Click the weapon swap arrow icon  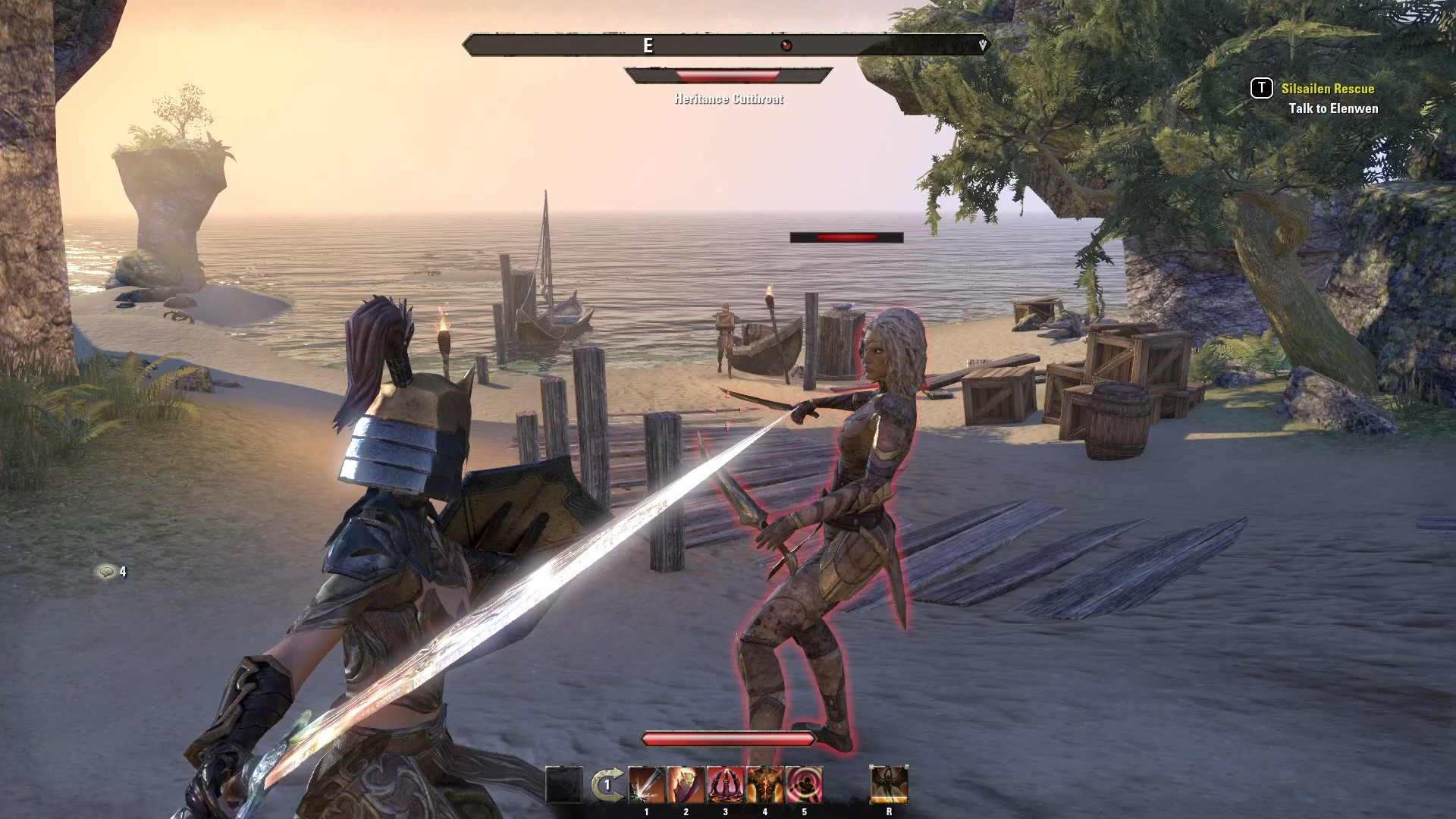point(607,785)
